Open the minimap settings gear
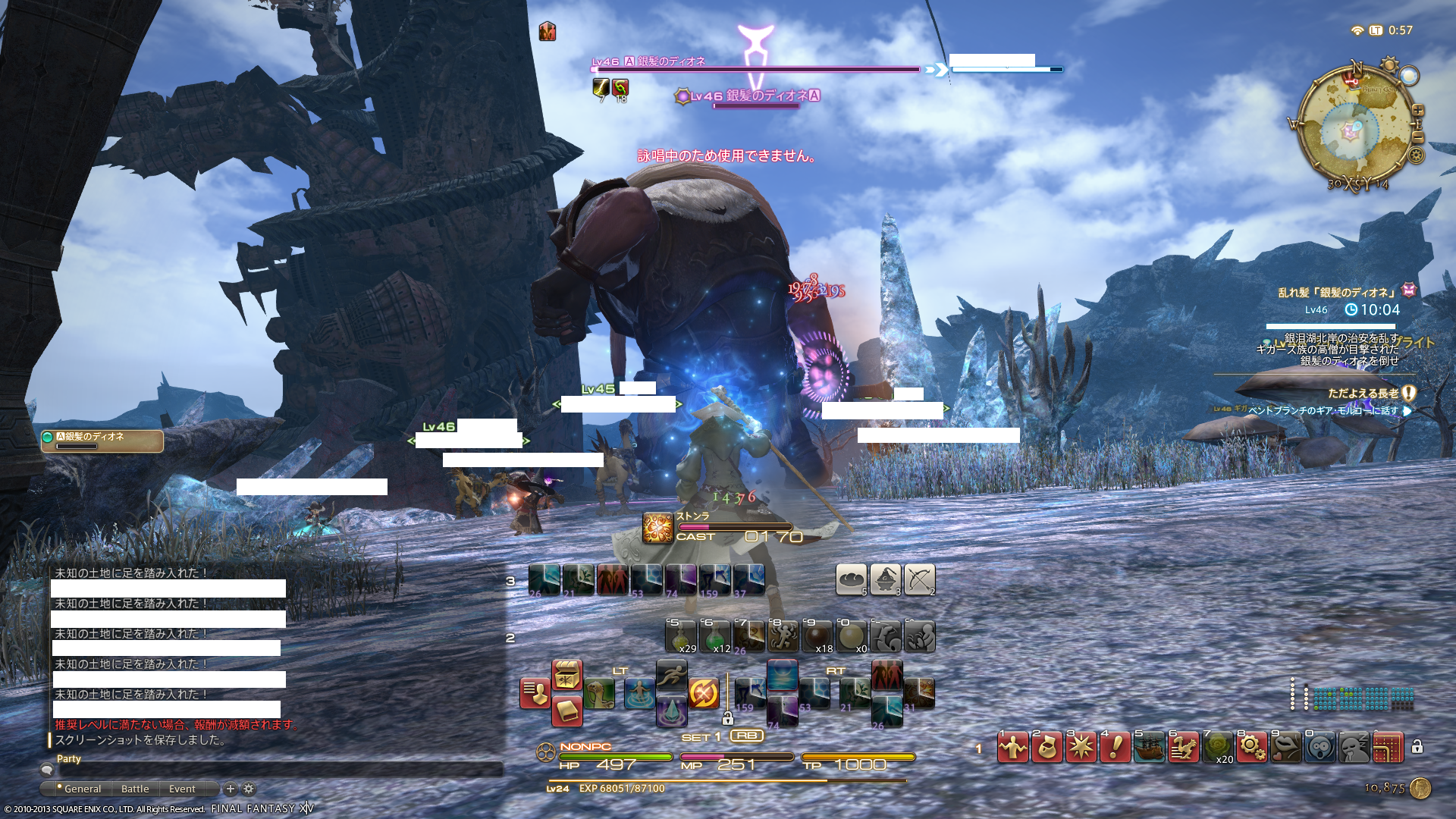Screen dimensions: 1456x819 click(x=1416, y=155)
